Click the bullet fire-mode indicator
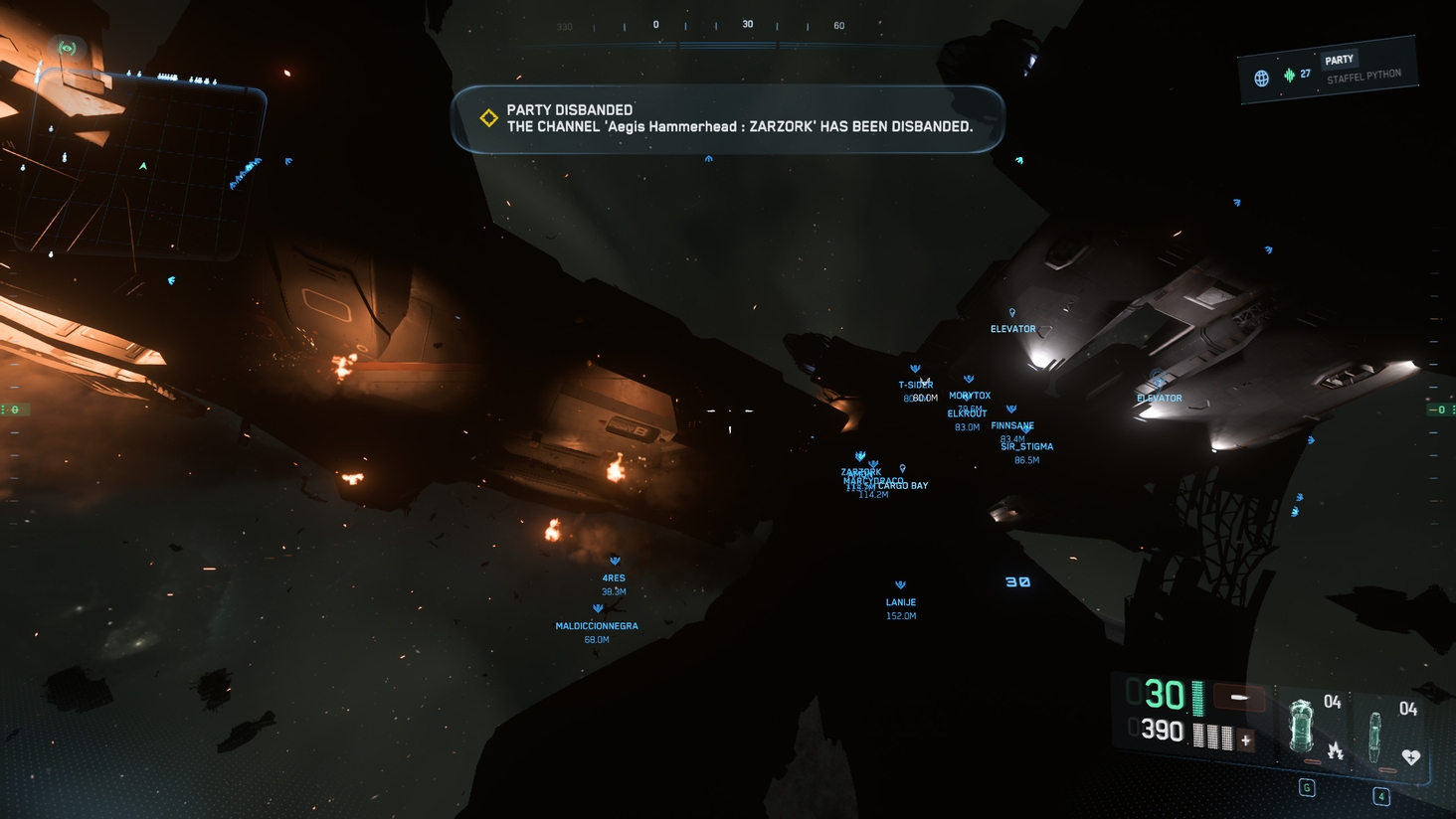 pyautogui.click(x=1239, y=698)
